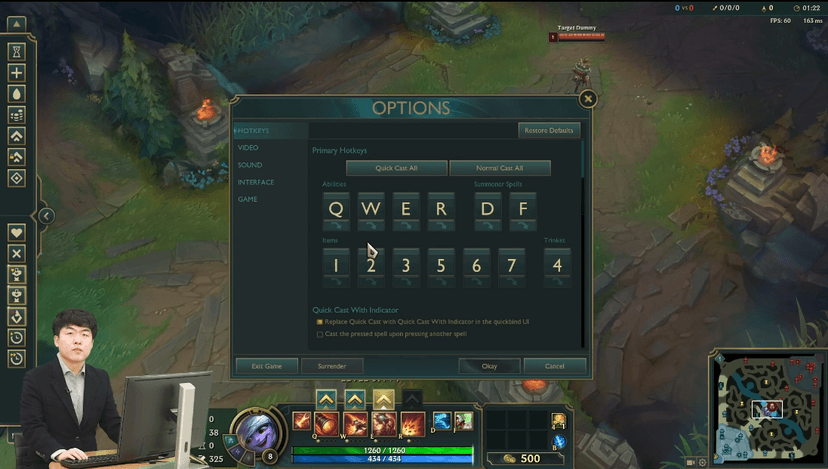Switch to the Video settings tab
Screen dimensions: 828x469
(x=248, y=148)
